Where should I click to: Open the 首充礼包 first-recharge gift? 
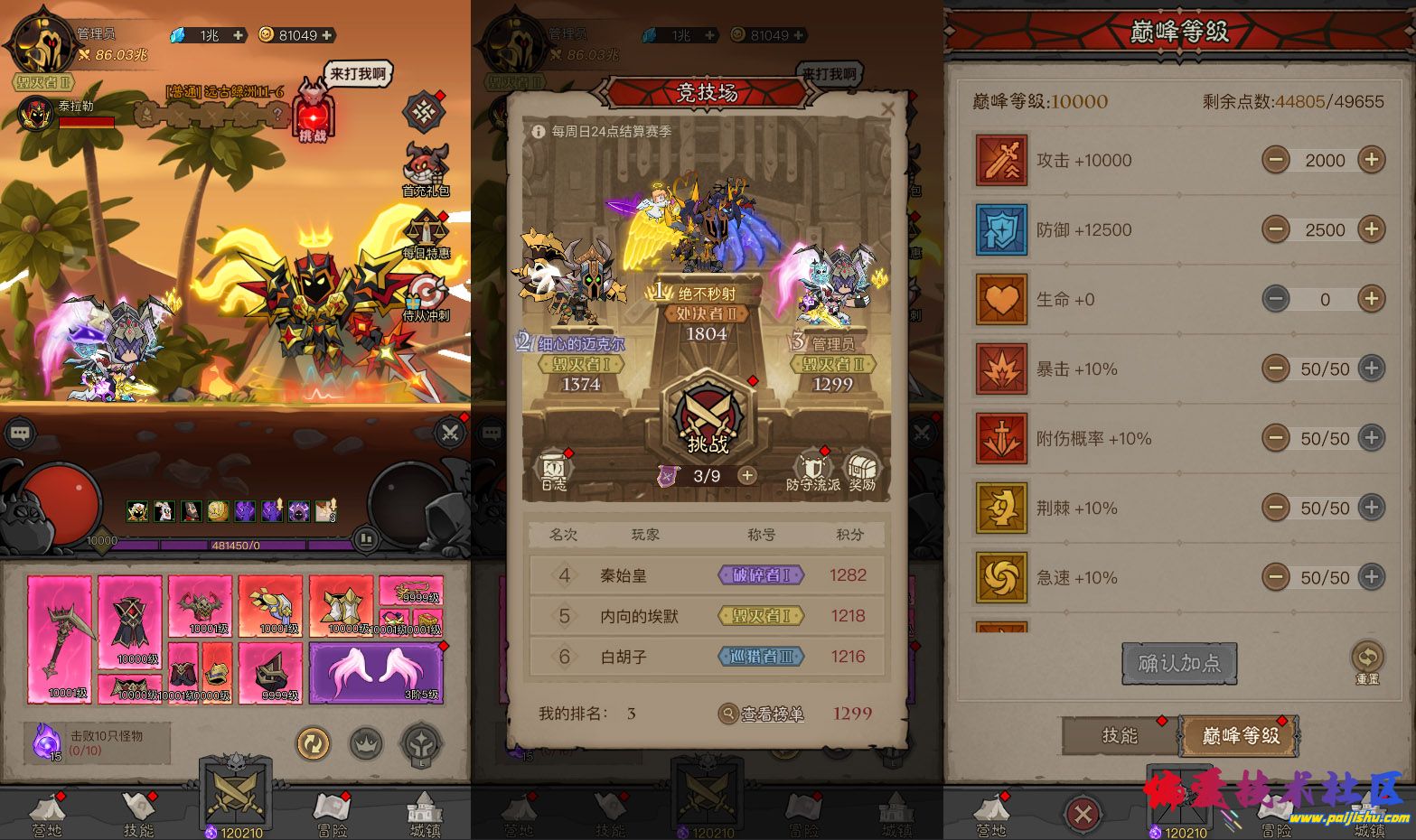click(x=426, y=169)
